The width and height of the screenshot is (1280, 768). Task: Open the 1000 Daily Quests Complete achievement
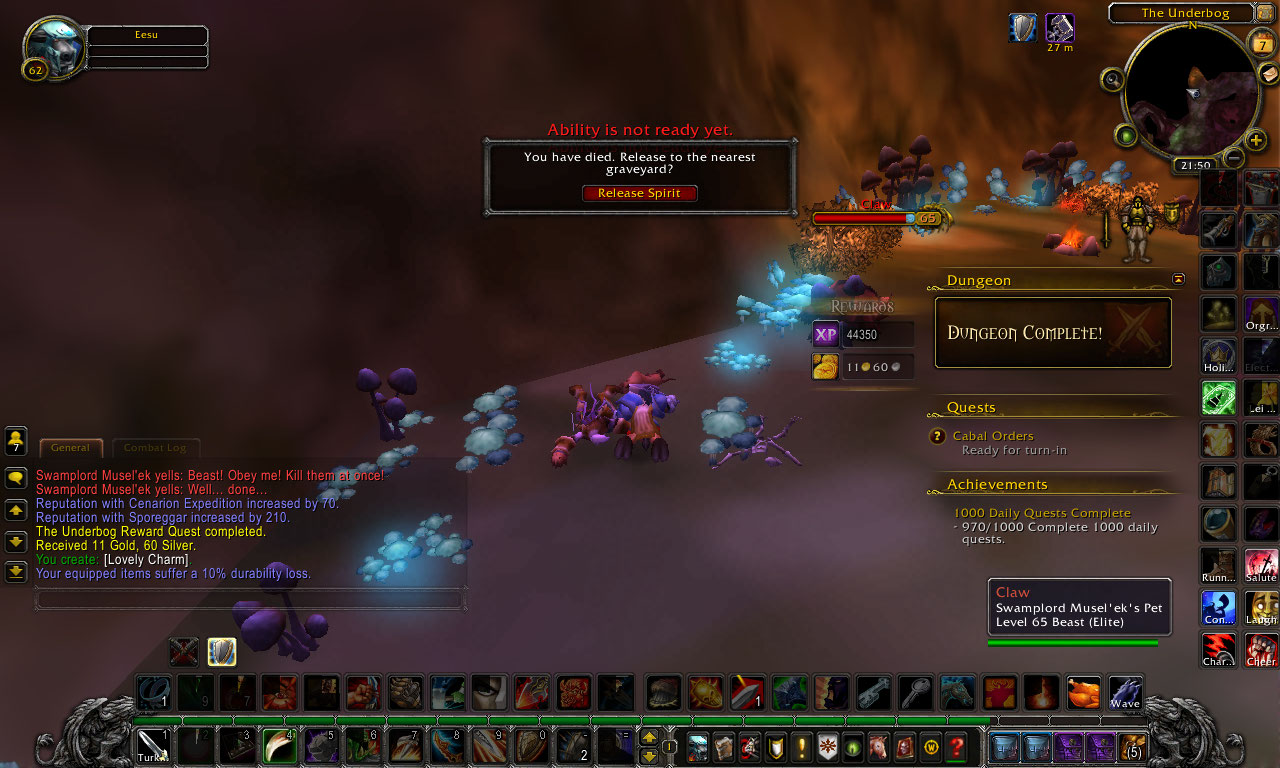click(1041, 513)
